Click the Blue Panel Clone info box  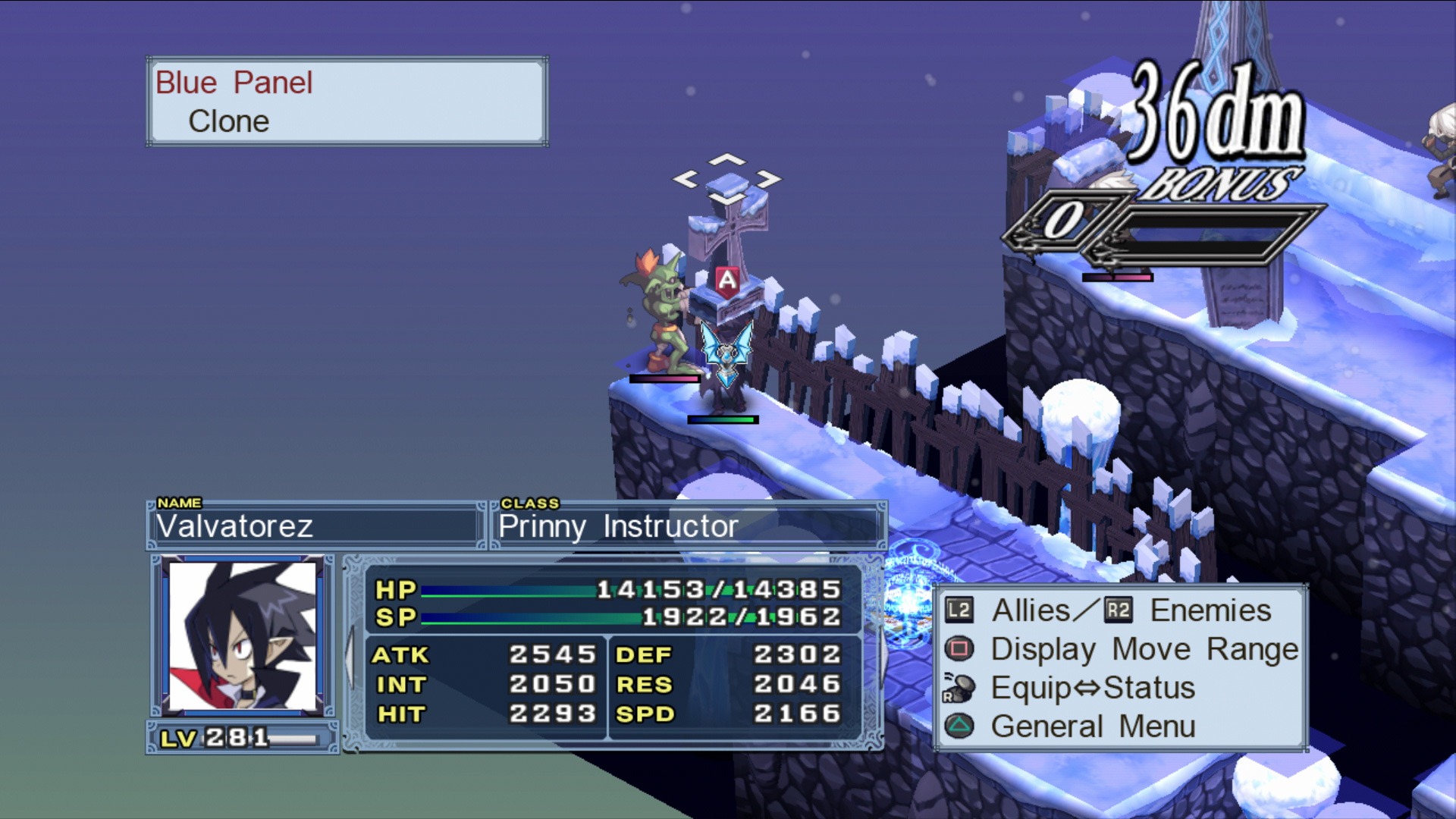(x=347, y=102)
